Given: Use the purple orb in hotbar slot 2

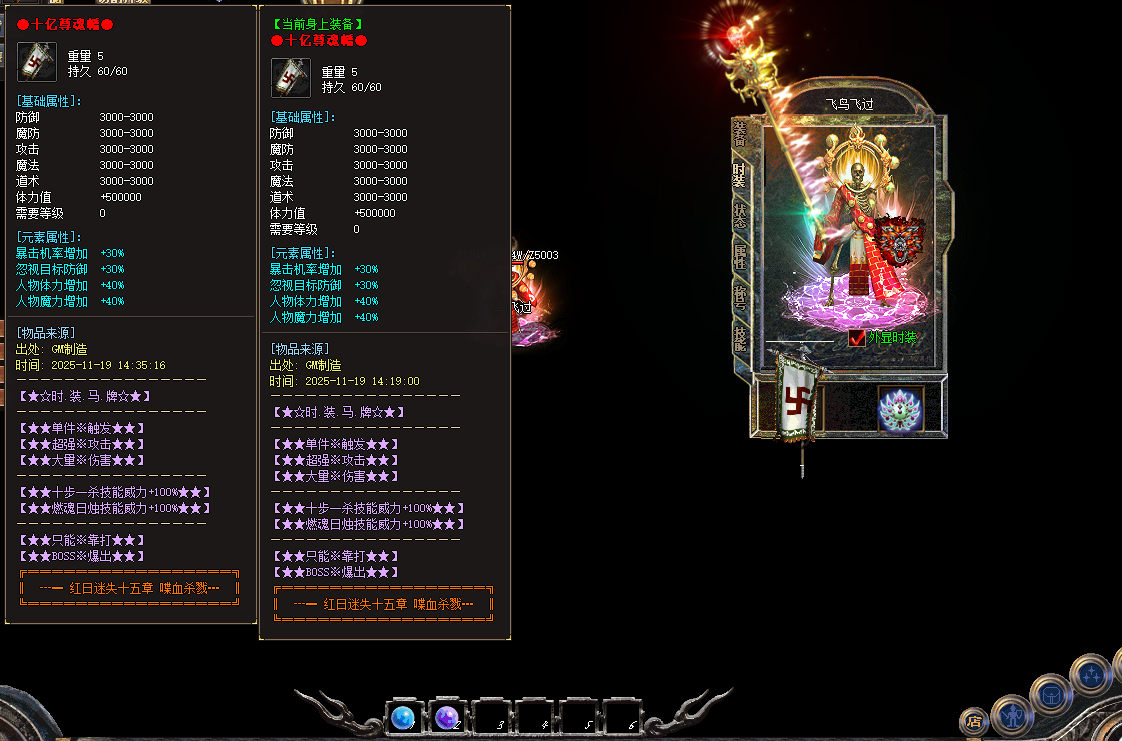Looking at the screenshot, I should pyautogui.click(x=447, y=718).
